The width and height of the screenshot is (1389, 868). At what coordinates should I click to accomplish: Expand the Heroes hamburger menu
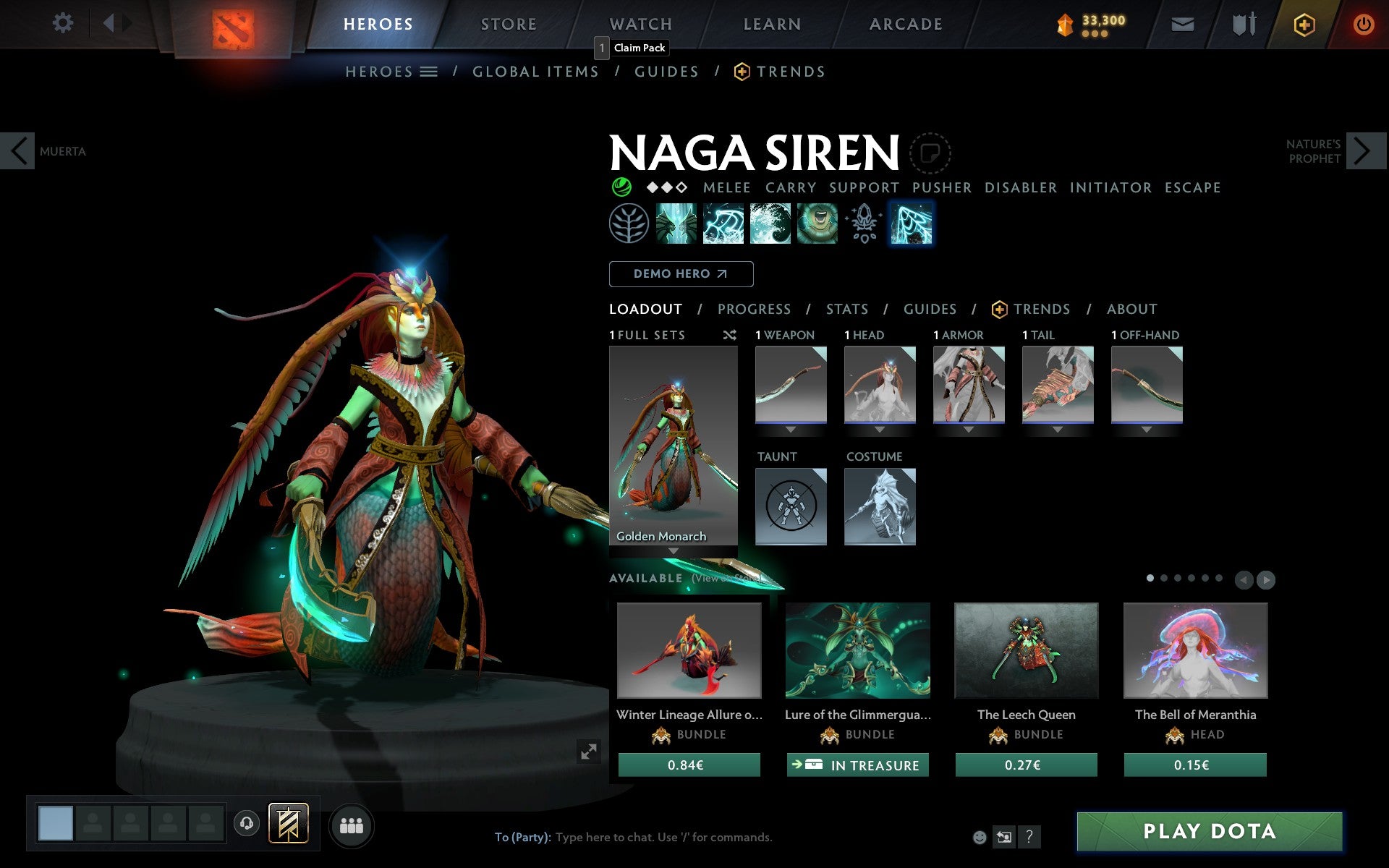[428, 72]
